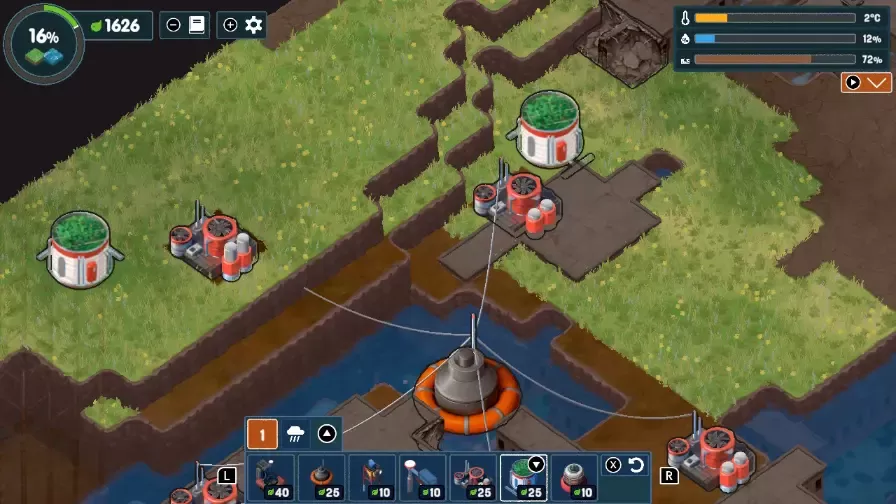Switch to the rain cloud tab
The height and width of the screenshot is (504, 896).
tap(296, 434)
